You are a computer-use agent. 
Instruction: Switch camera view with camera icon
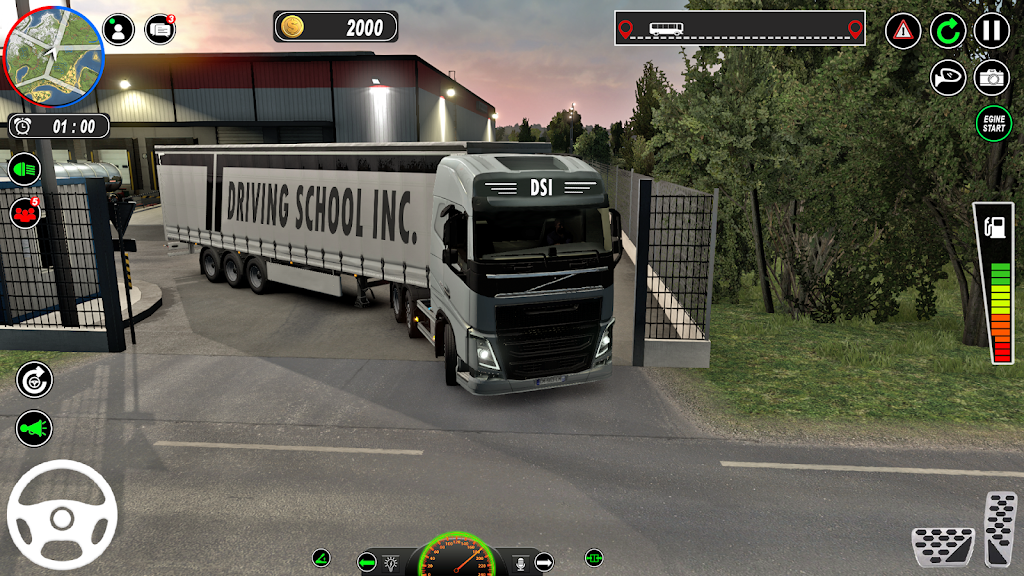point(992,77)
